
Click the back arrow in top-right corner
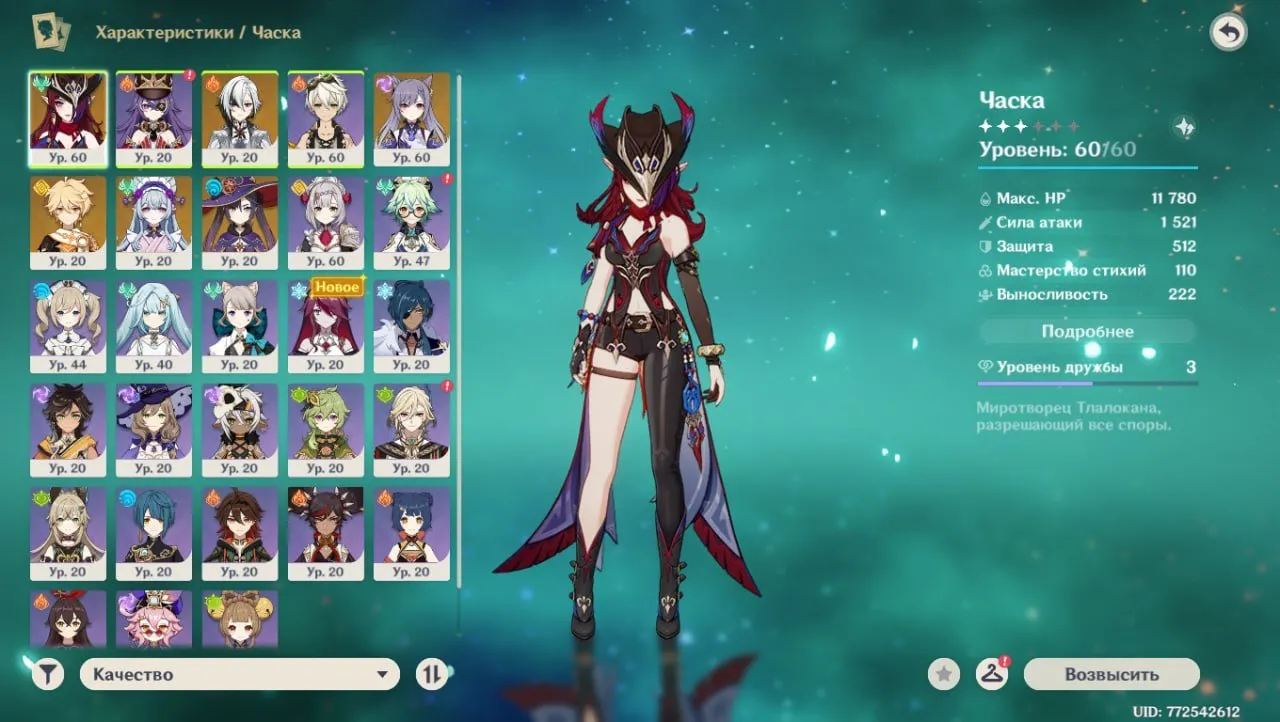(1229, 31)
